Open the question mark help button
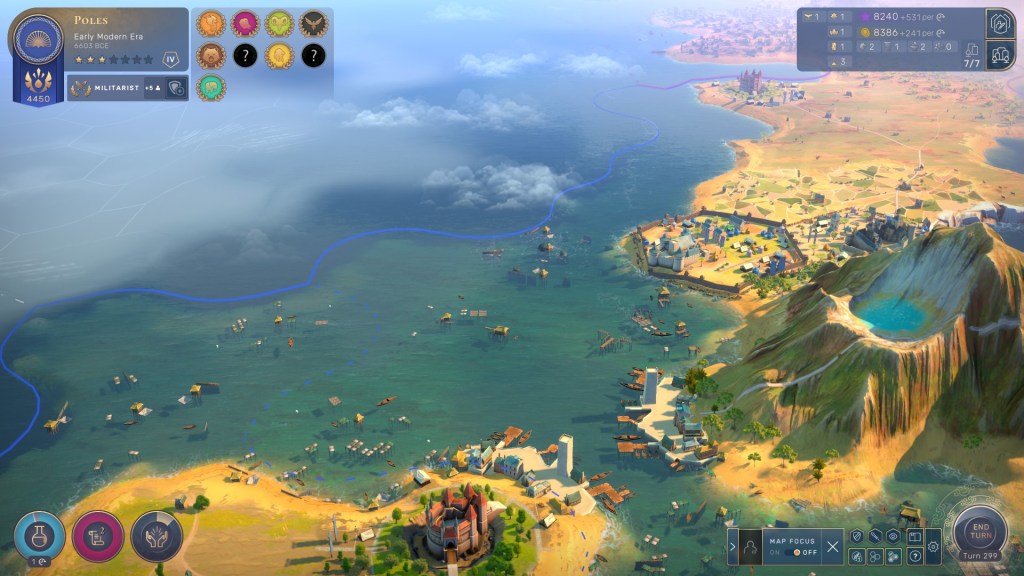 pyautogui.click(x=913, y=555)
